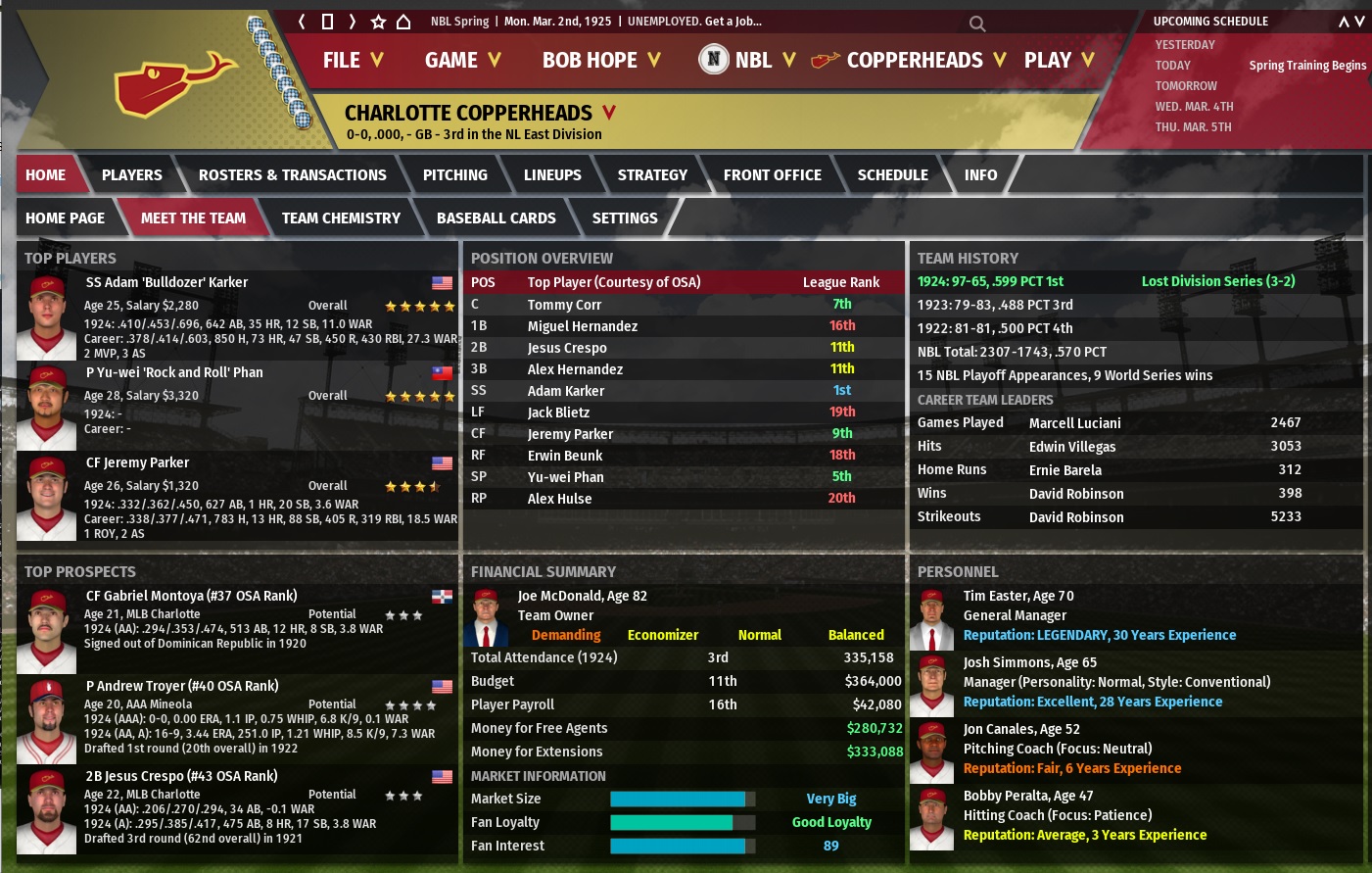Open the BOB HOPE manager menu
1372x873 pixels.
point(600,60)
